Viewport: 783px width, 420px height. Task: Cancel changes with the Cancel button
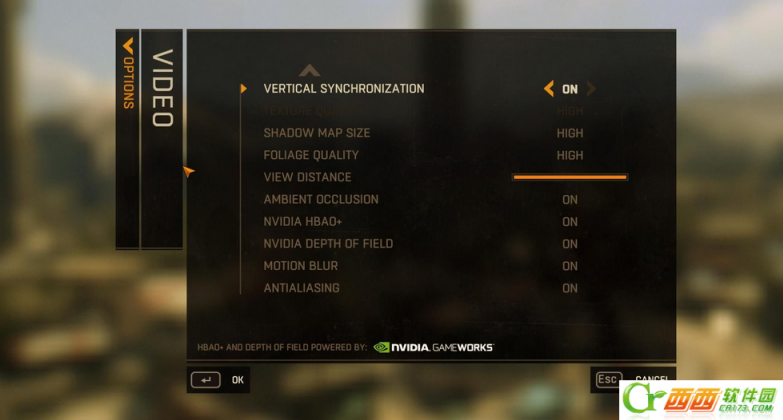(630, 380)
